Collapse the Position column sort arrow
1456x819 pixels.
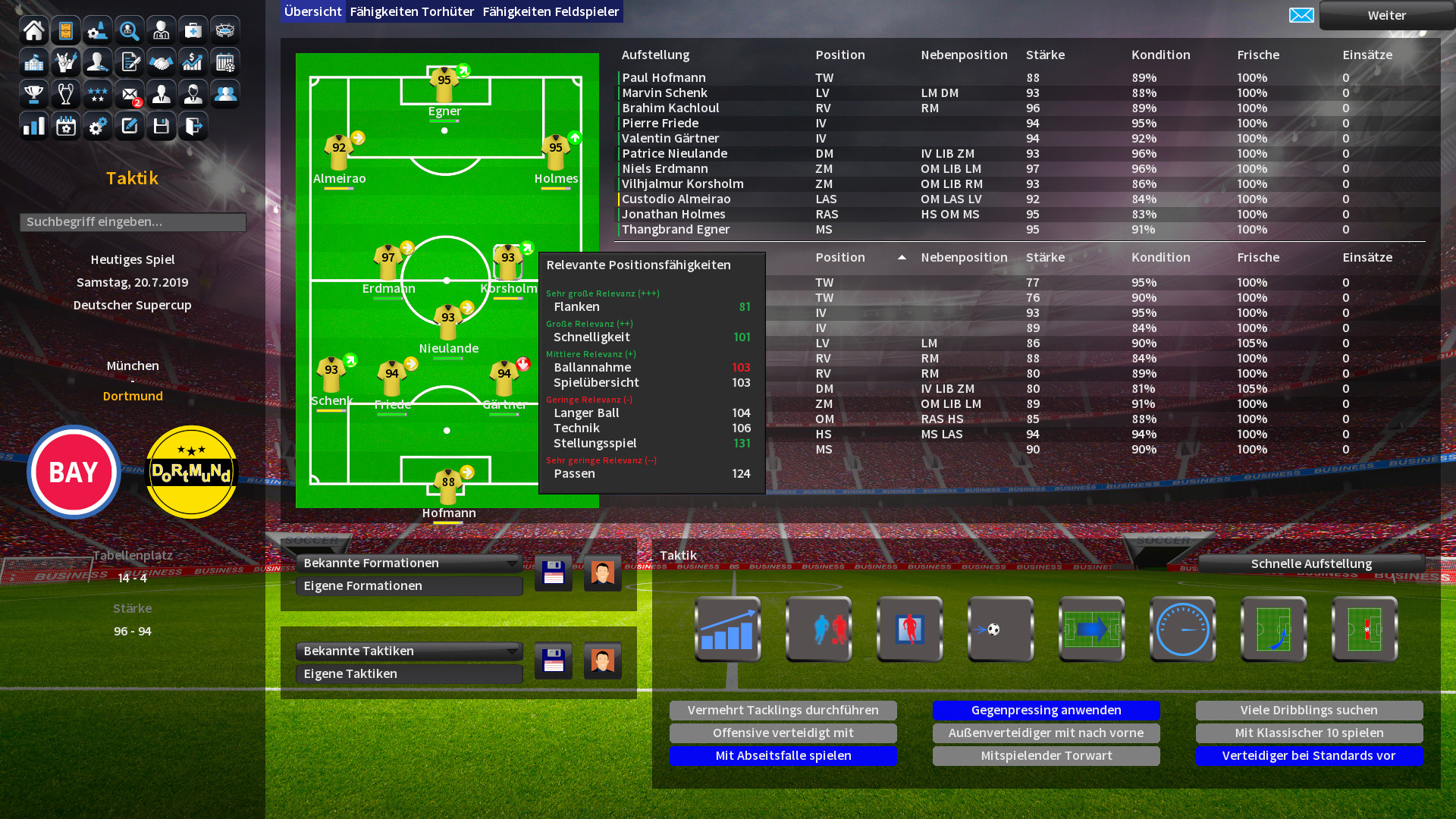902,258
